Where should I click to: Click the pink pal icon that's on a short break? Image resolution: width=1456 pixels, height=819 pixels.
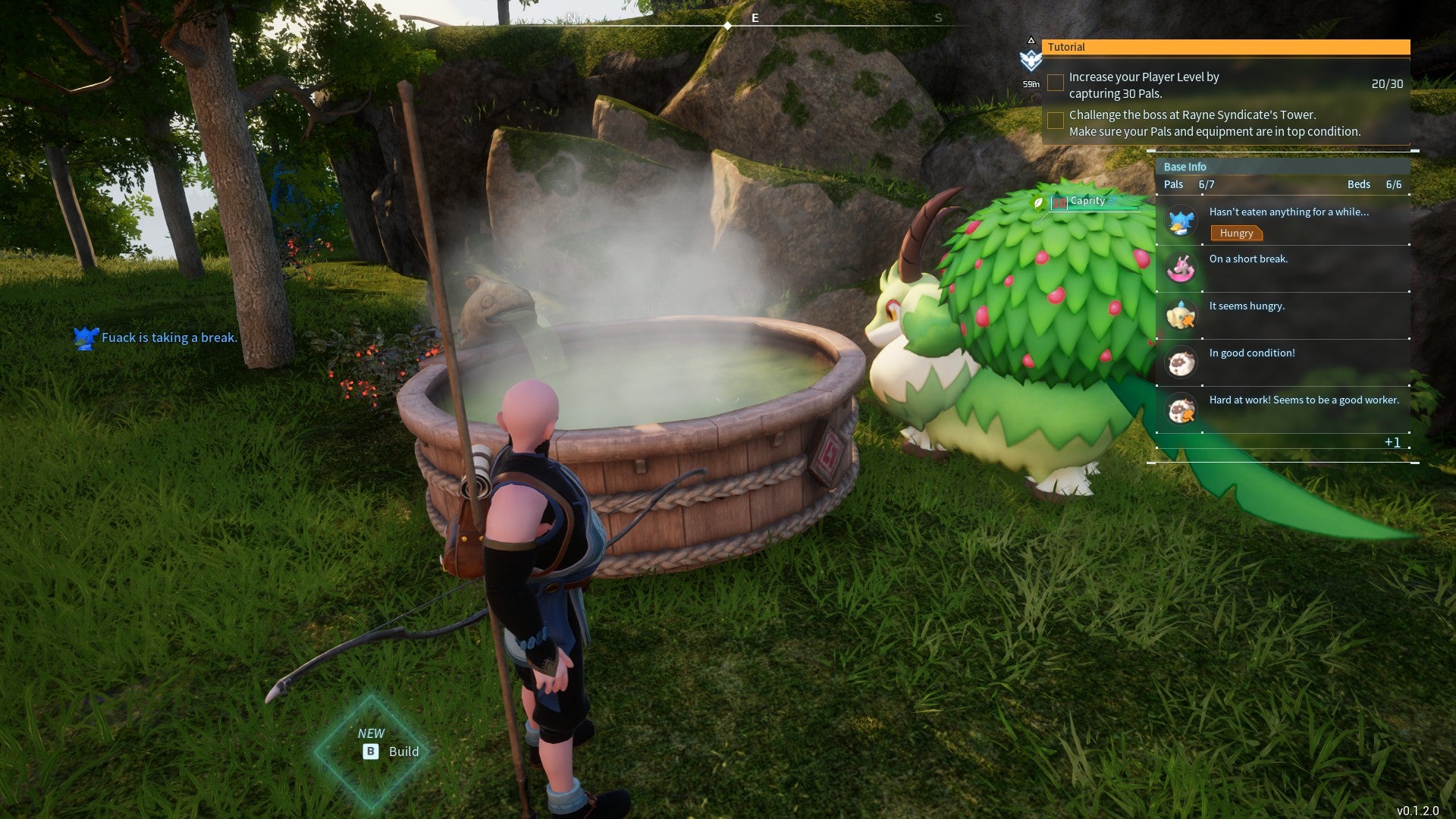[x=1180, y=268]
